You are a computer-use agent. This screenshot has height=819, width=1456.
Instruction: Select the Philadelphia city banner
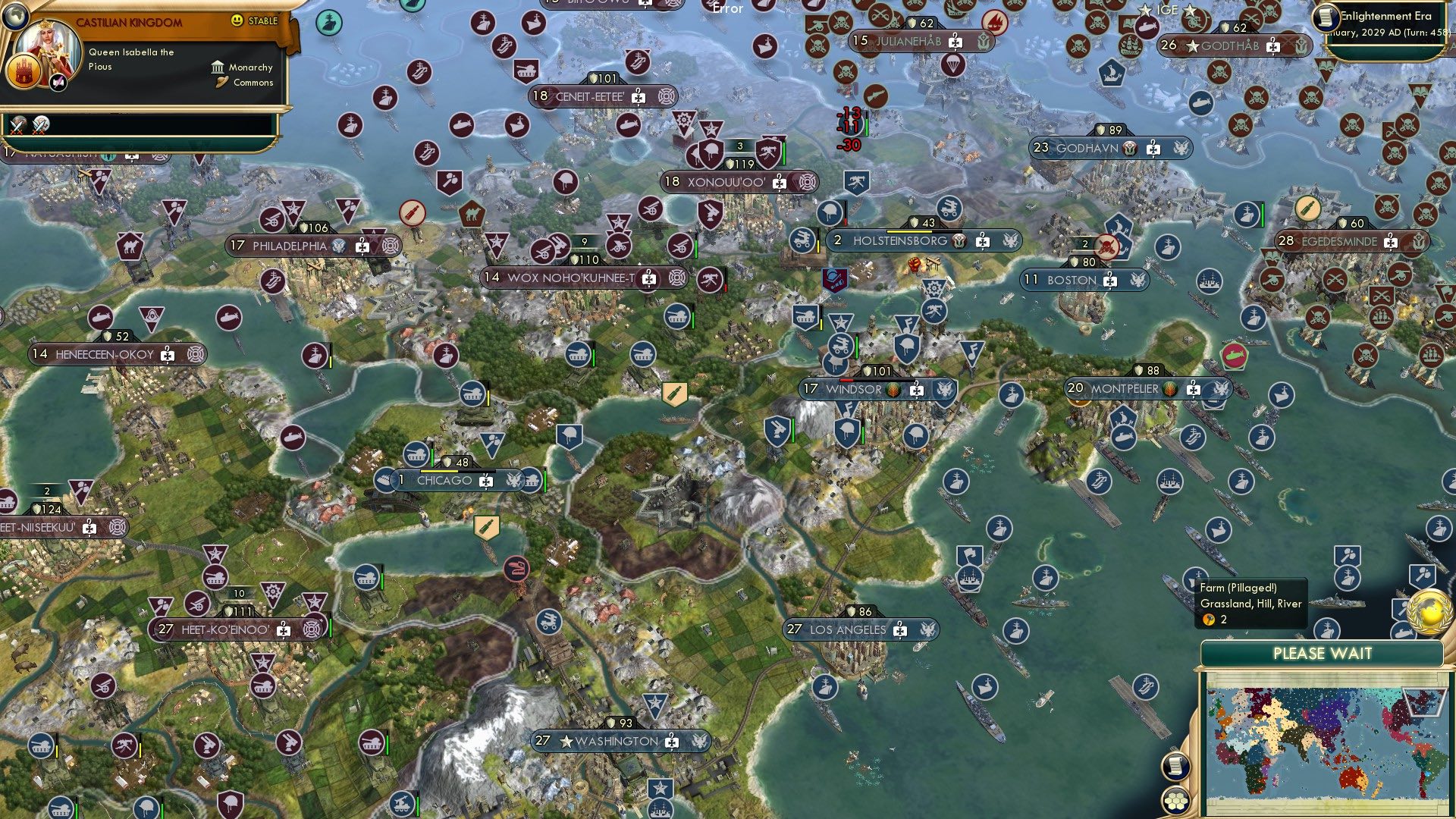[x=289, y=246]
